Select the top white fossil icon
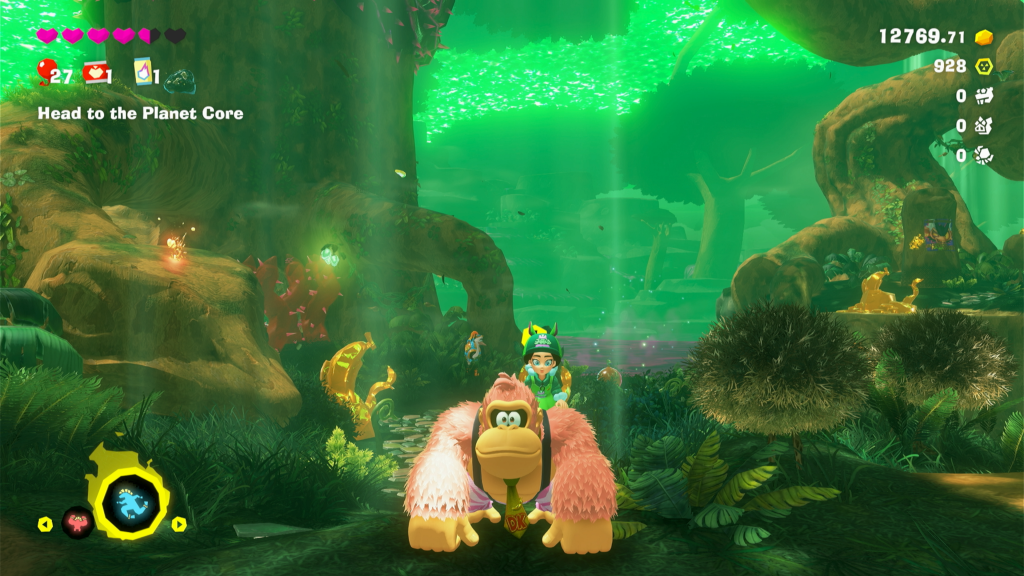Screen dimensions: 1024x576 click(984, 96)
